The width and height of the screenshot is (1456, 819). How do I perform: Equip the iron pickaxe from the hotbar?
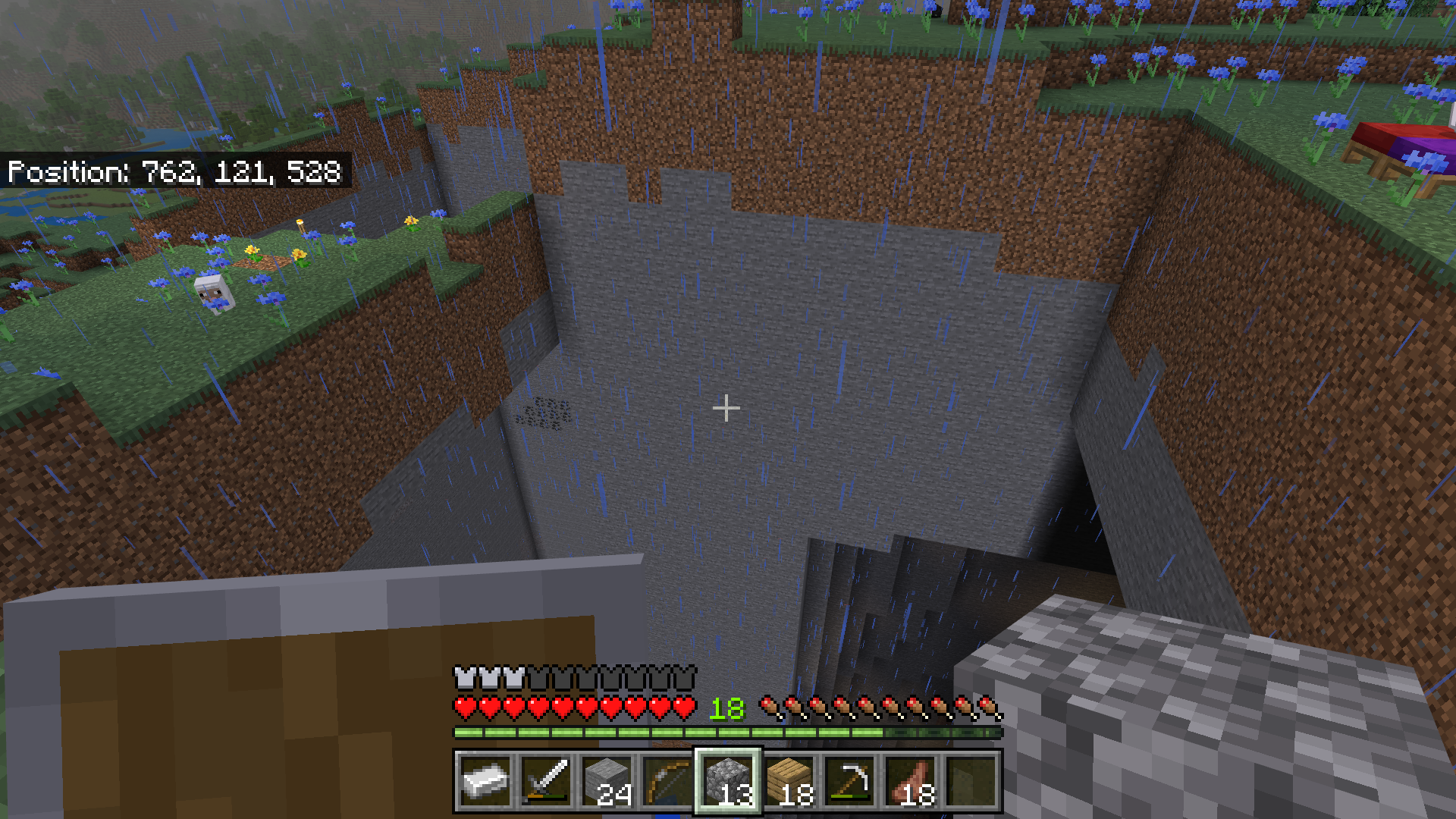pos(849,781)
